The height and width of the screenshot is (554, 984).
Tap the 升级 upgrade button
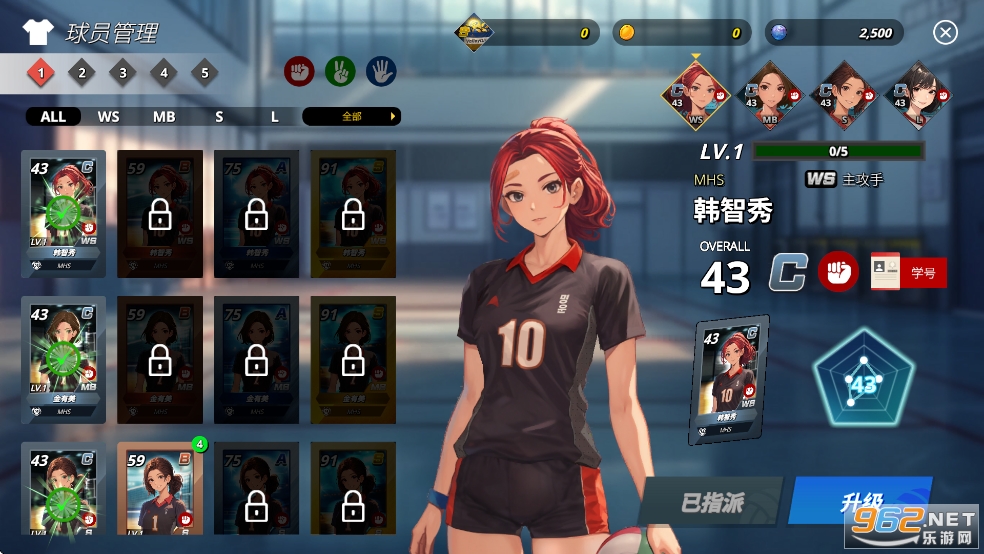(859, 501)
